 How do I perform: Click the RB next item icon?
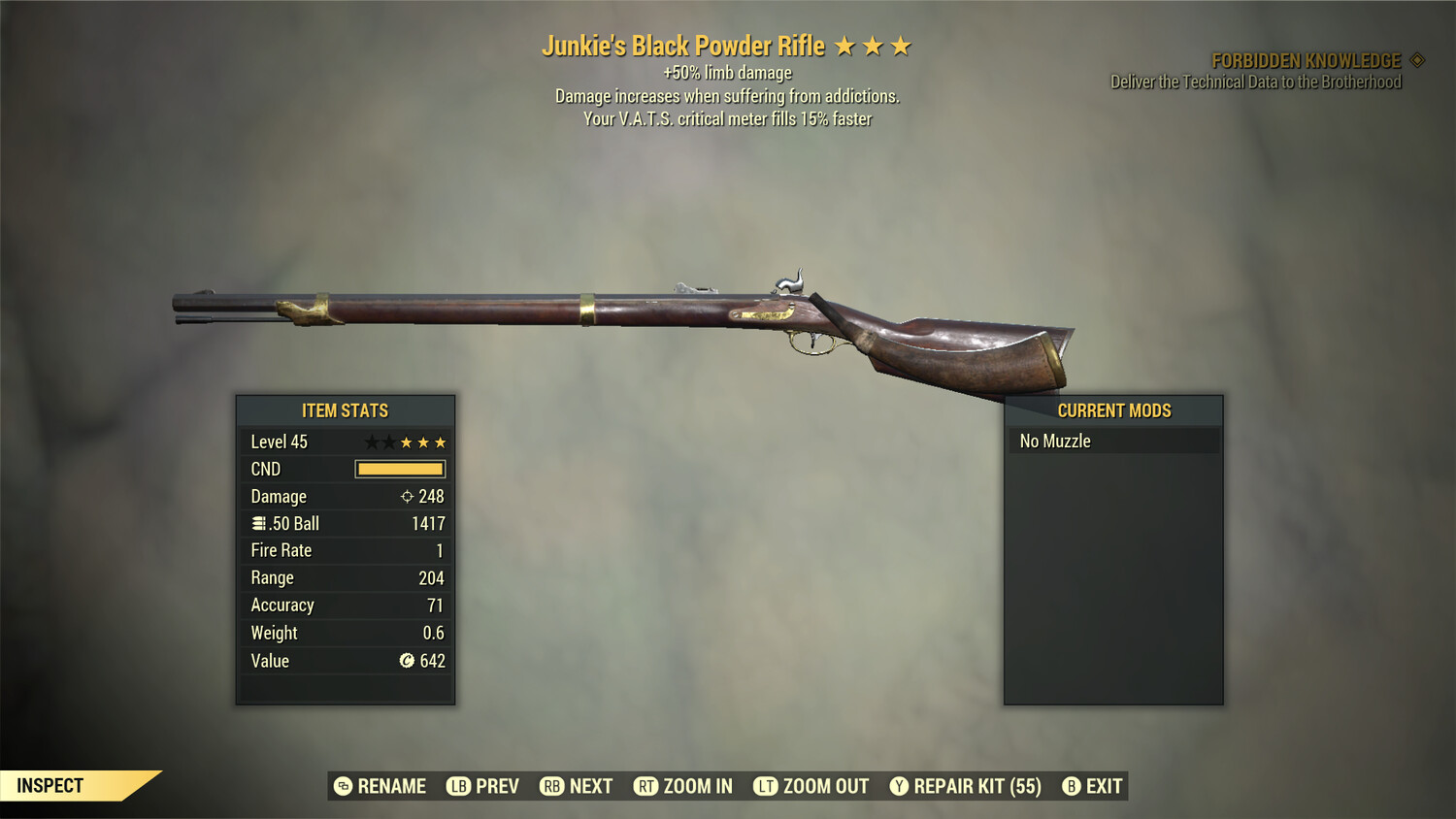(x=551, y=786)
